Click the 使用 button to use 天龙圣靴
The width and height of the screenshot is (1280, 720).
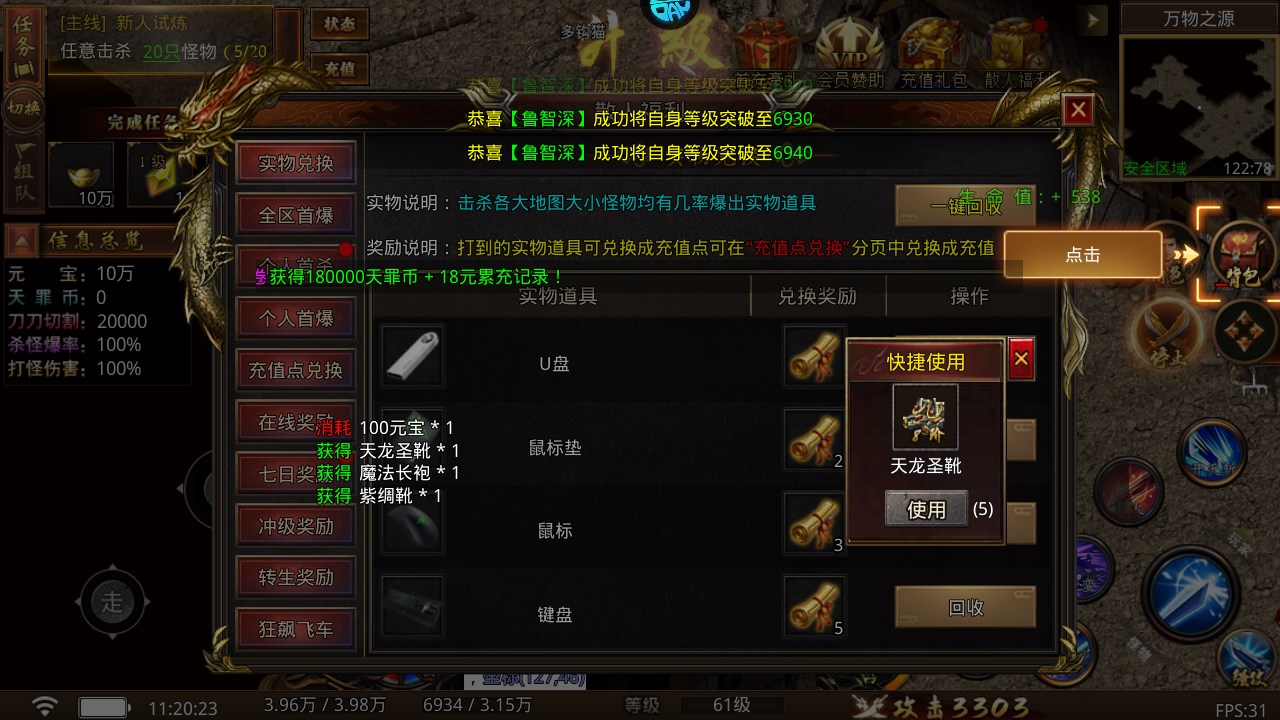click(926, 509)
